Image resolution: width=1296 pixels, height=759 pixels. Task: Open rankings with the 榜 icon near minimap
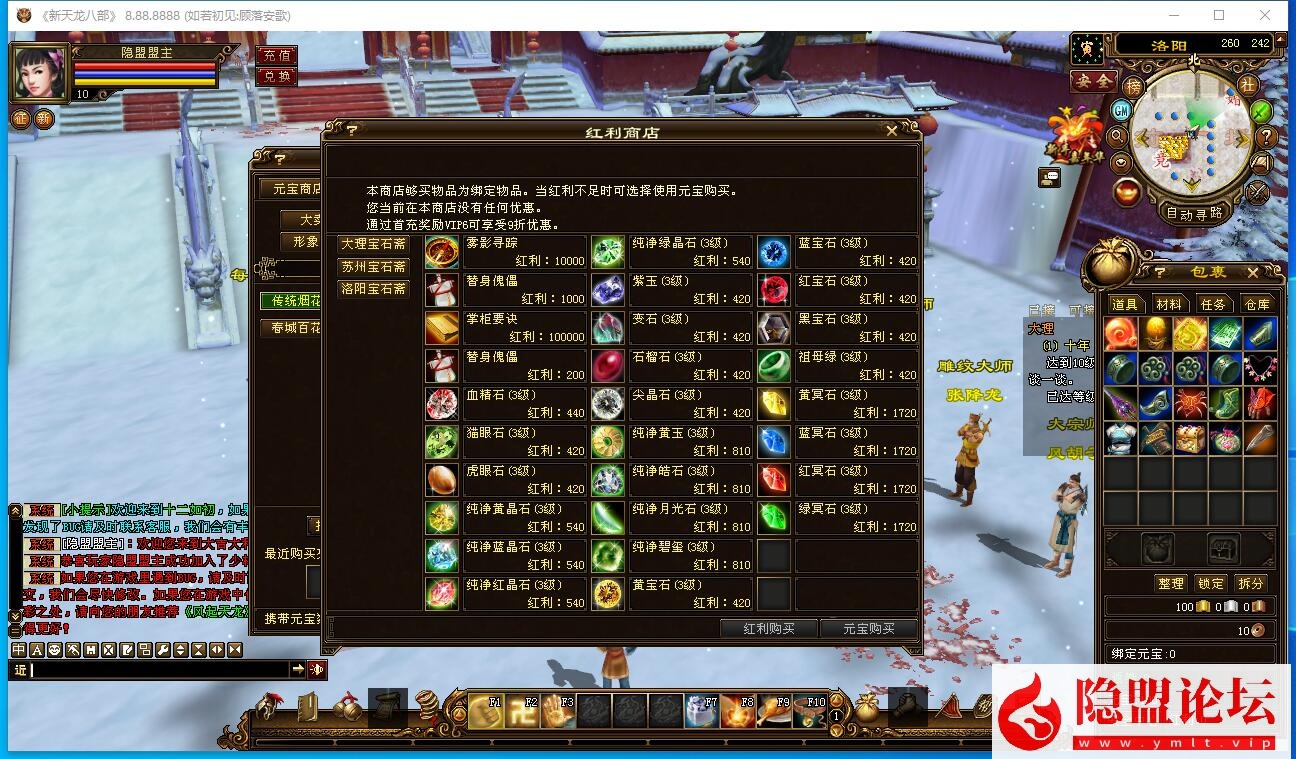point(1133,86)
